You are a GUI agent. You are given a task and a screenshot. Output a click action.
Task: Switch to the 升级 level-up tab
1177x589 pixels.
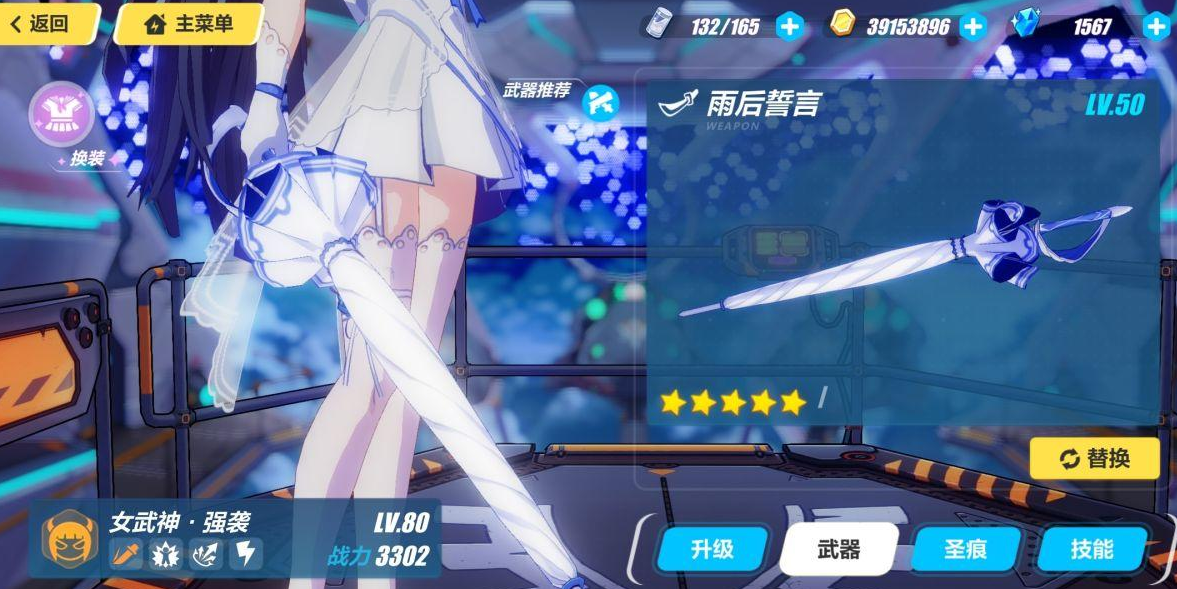point(712,549)
